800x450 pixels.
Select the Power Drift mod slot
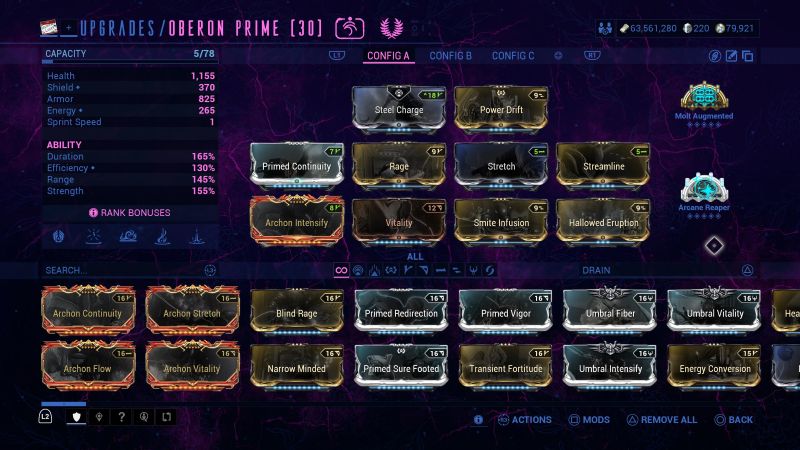point(500,108)
